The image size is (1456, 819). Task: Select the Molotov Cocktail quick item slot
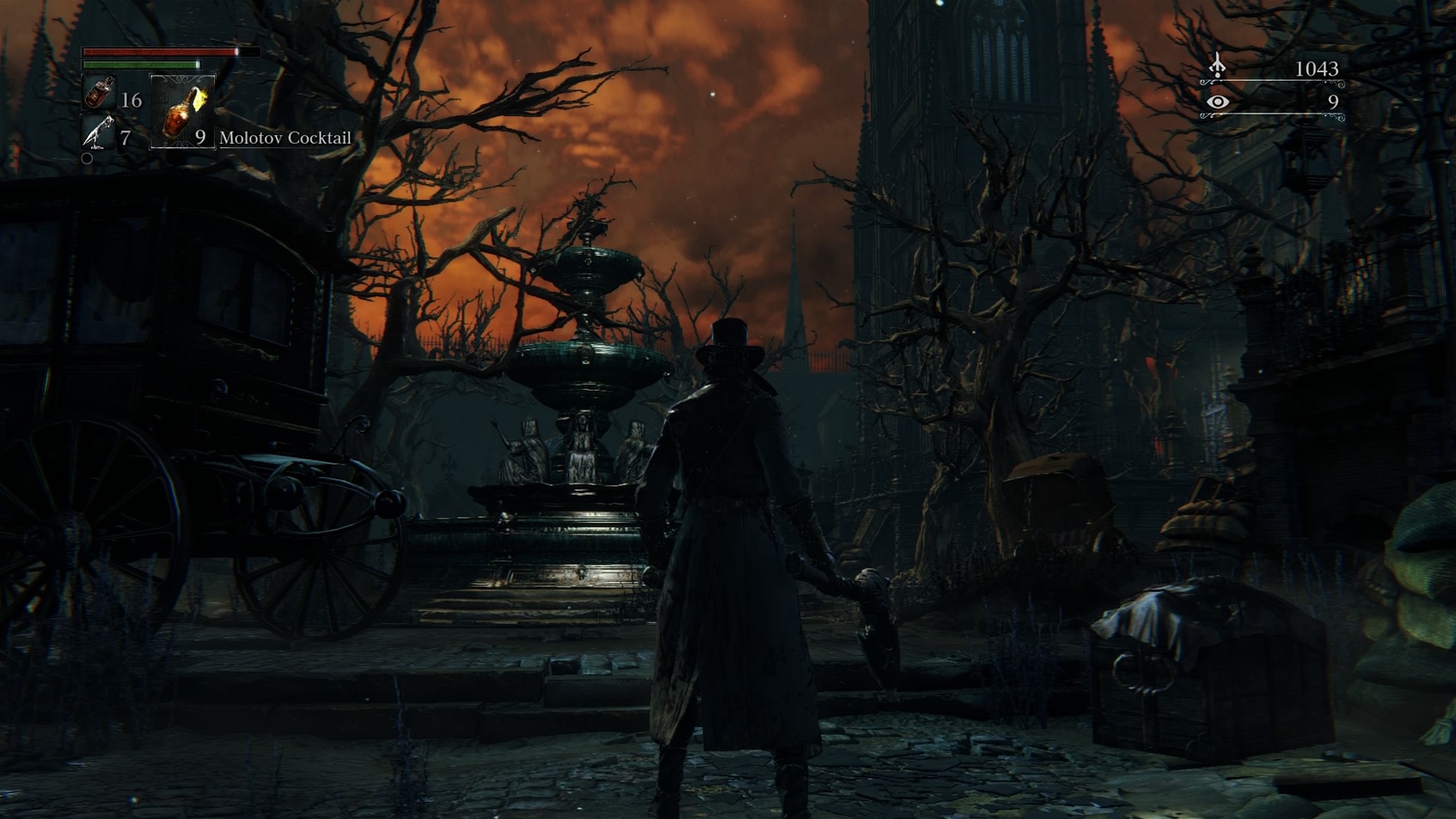point(183,112)
